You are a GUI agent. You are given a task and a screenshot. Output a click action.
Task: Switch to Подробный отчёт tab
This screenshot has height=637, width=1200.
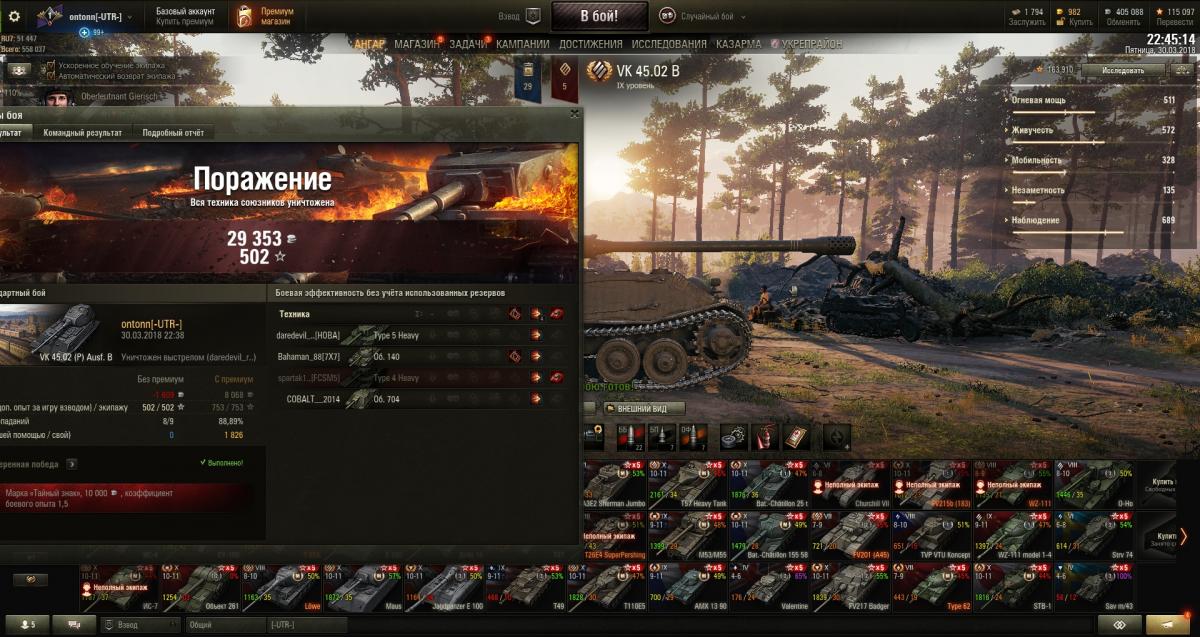click(173, 132)
